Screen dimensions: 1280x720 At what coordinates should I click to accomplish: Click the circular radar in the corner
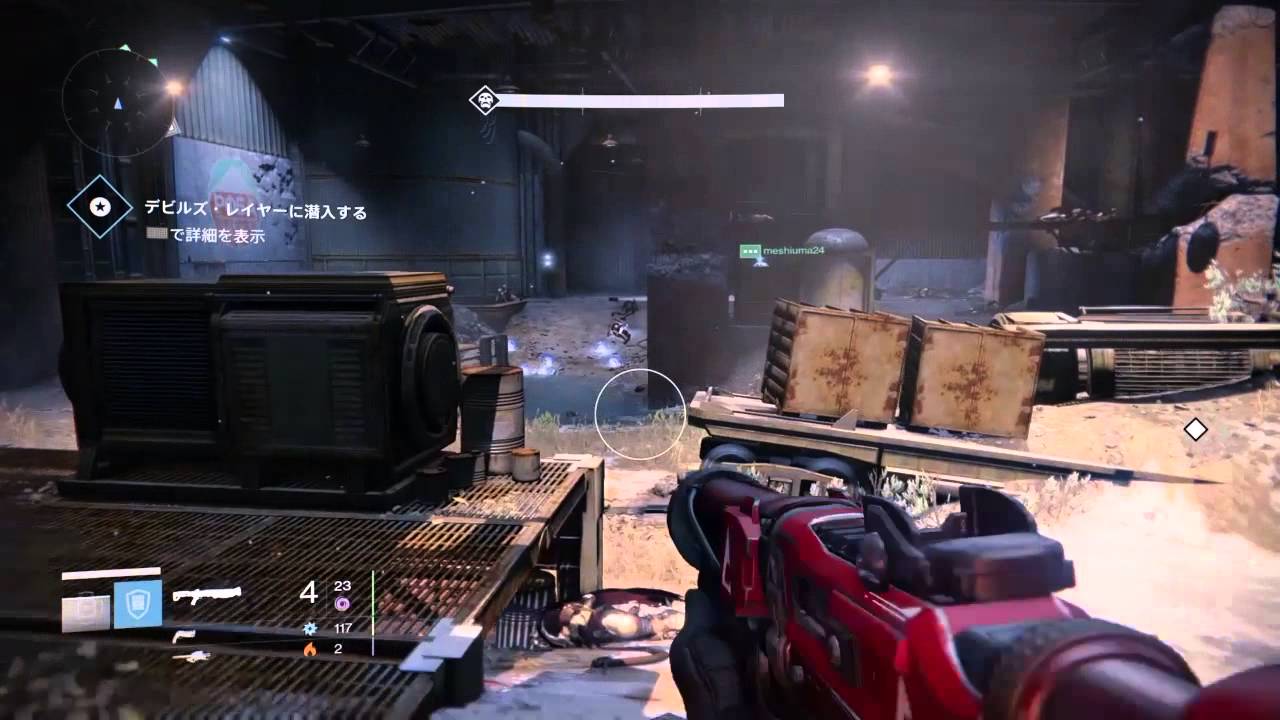(x=117, y=101)
